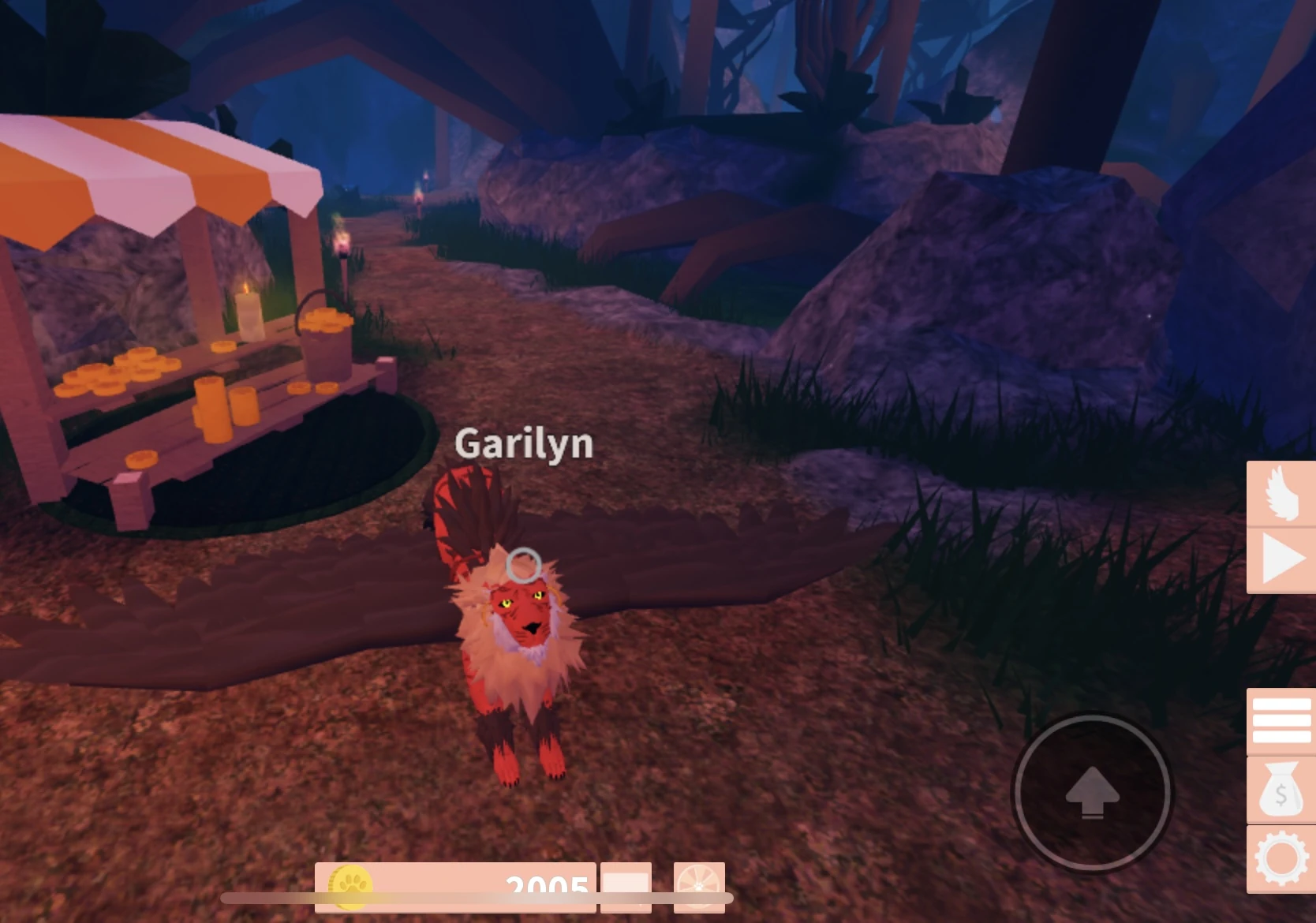Click the target circle above Garilyn's head
The height and width of the screenshot is (923, 1316).
point(525,562)
